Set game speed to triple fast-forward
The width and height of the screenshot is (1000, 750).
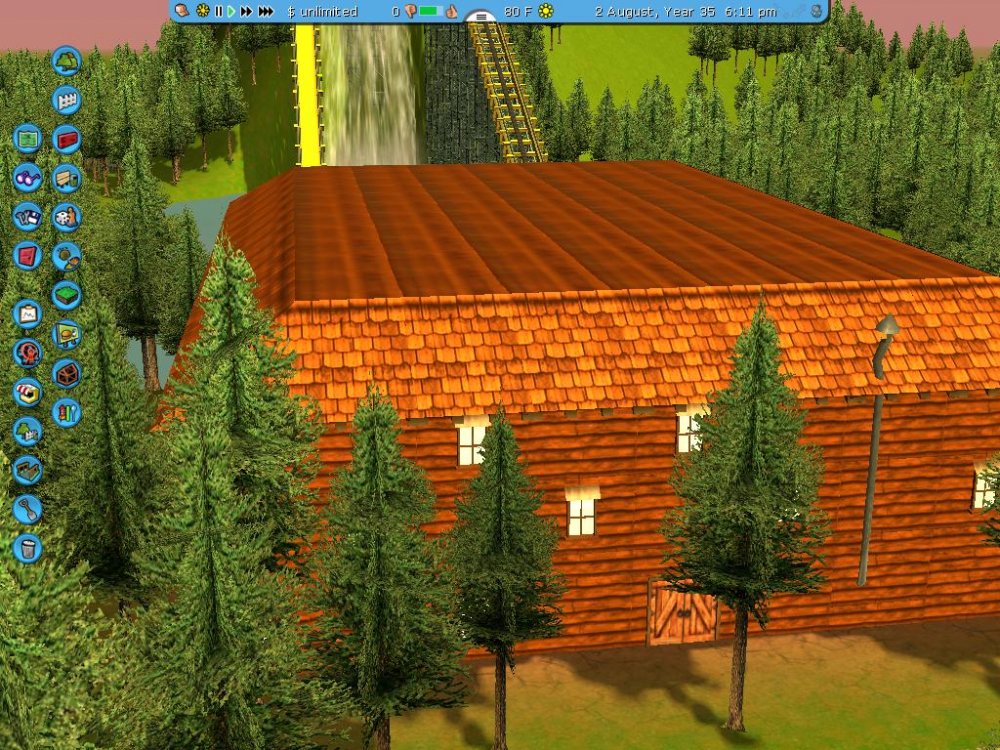(x=265, y=11)
